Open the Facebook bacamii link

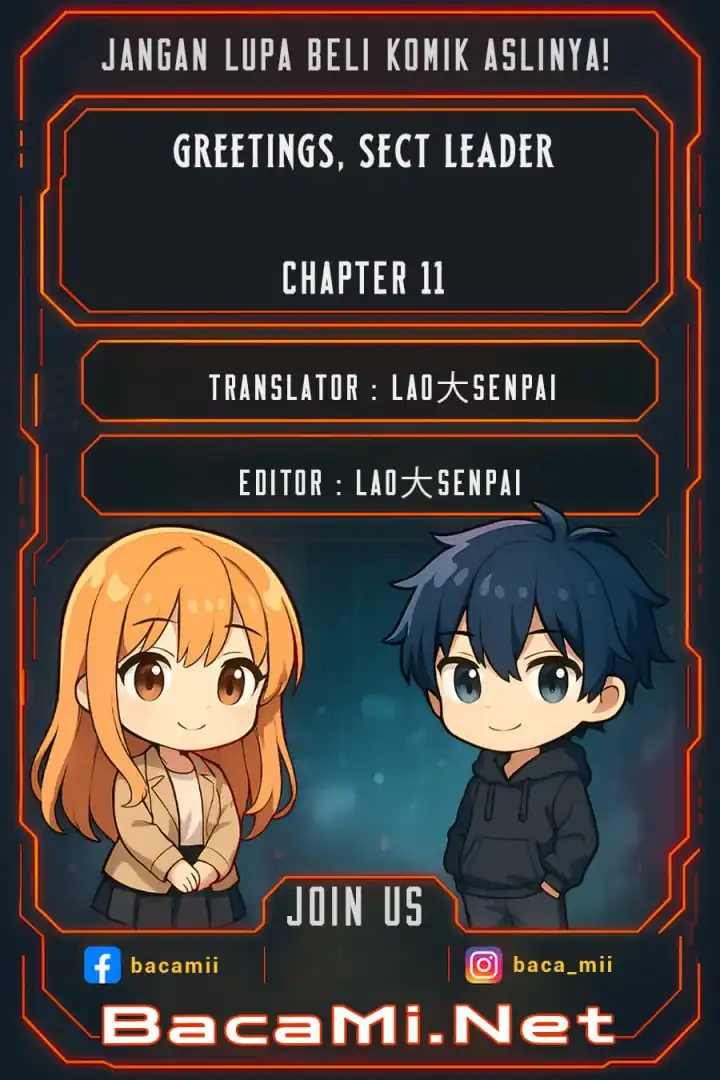point(152,965)
